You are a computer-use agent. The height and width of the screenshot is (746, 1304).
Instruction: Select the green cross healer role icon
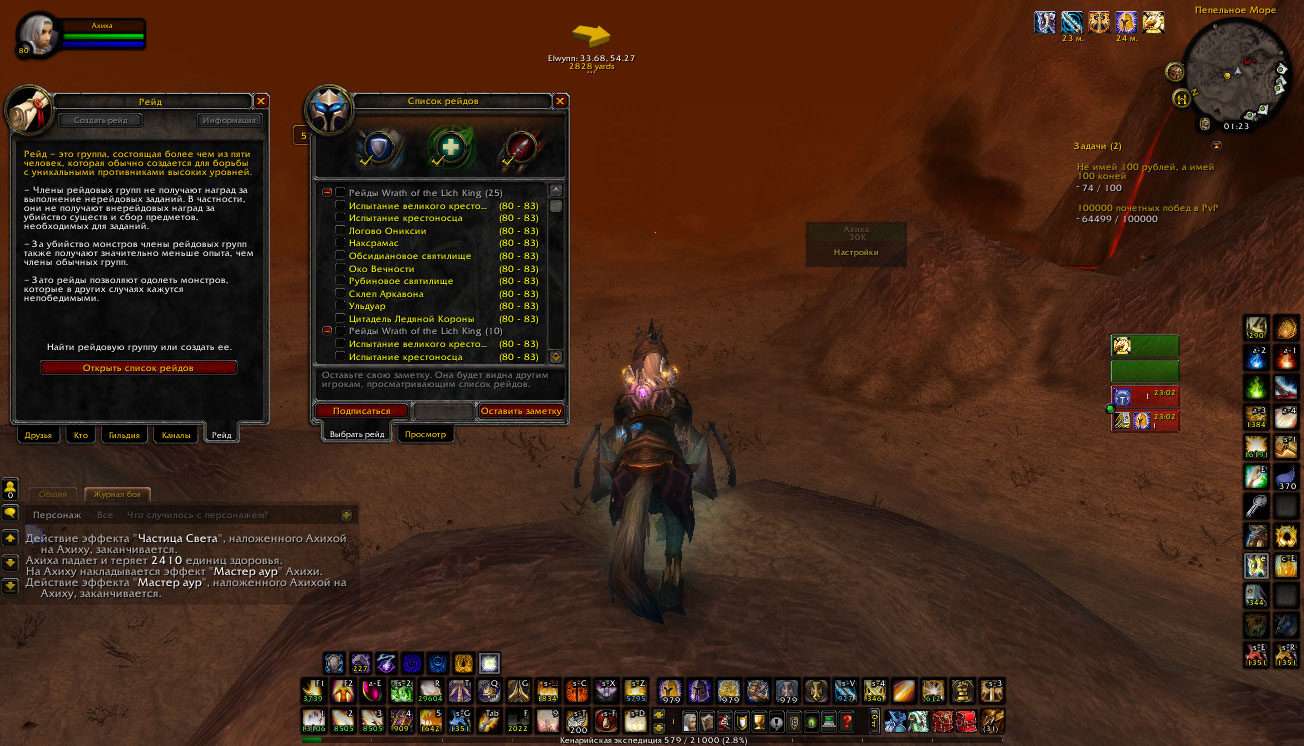pyautogui.click(x=450, y=147)
